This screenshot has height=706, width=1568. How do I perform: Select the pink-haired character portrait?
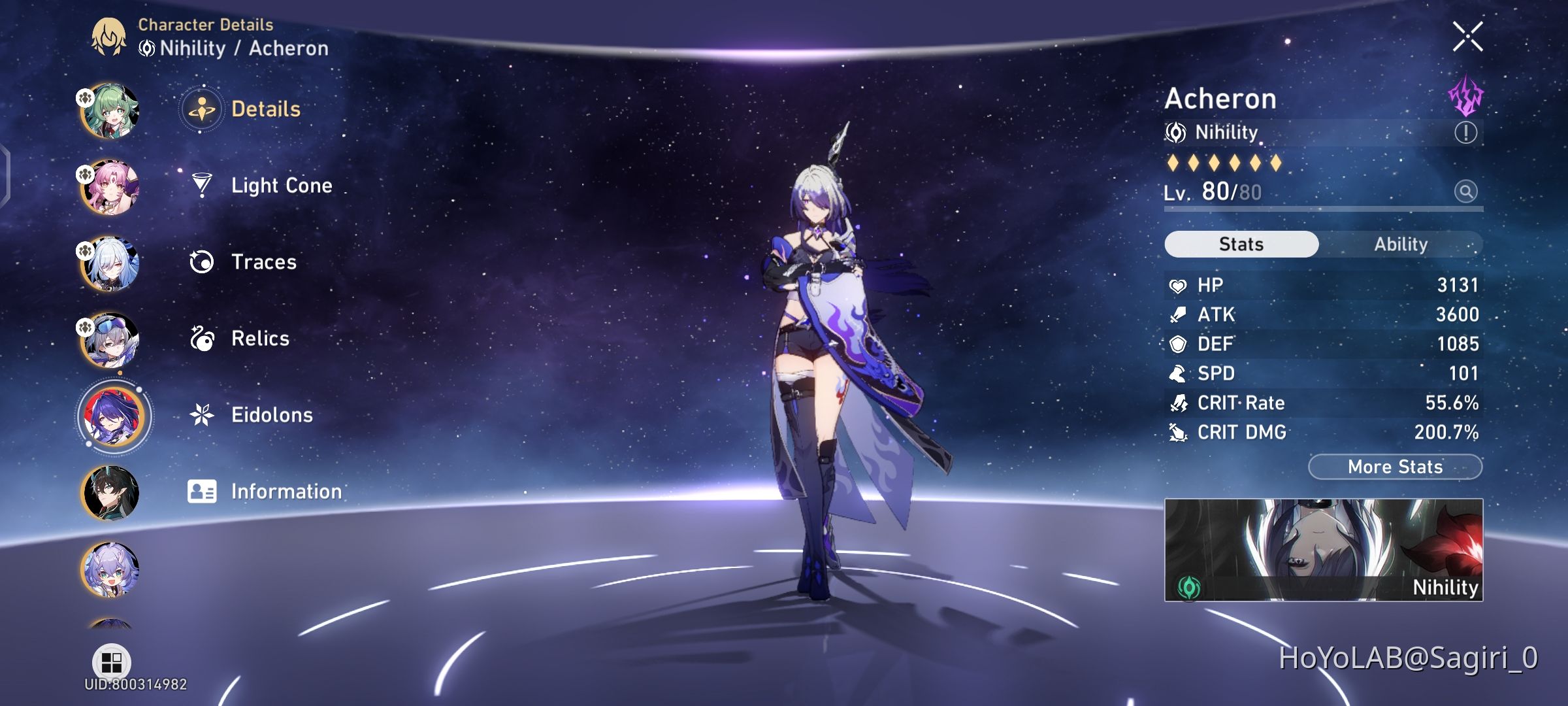pos(108,188)
